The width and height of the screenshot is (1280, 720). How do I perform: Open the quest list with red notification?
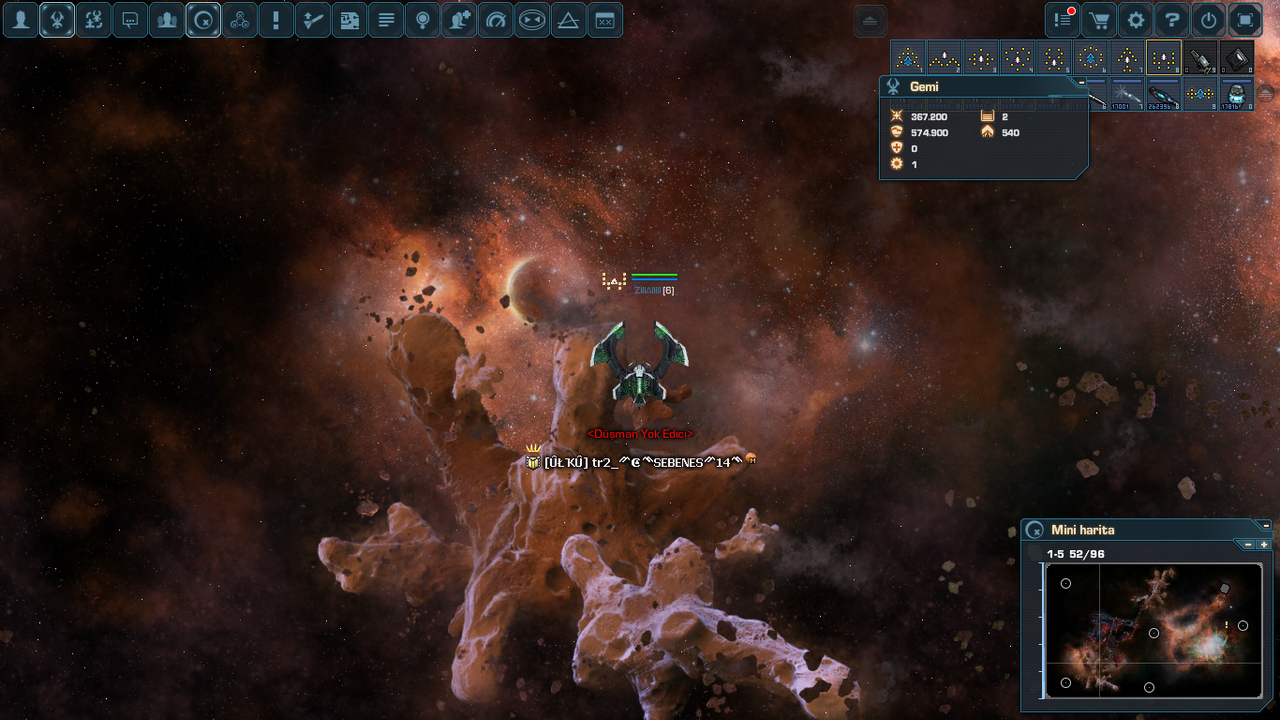1063,20
